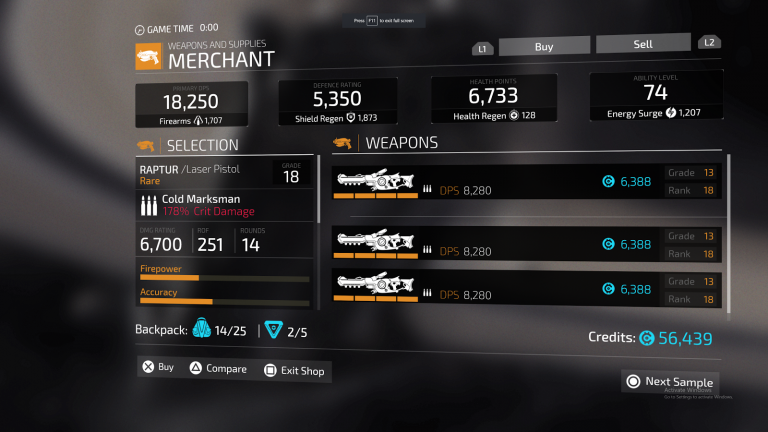Switch to the Buy tab

[544, 46]
